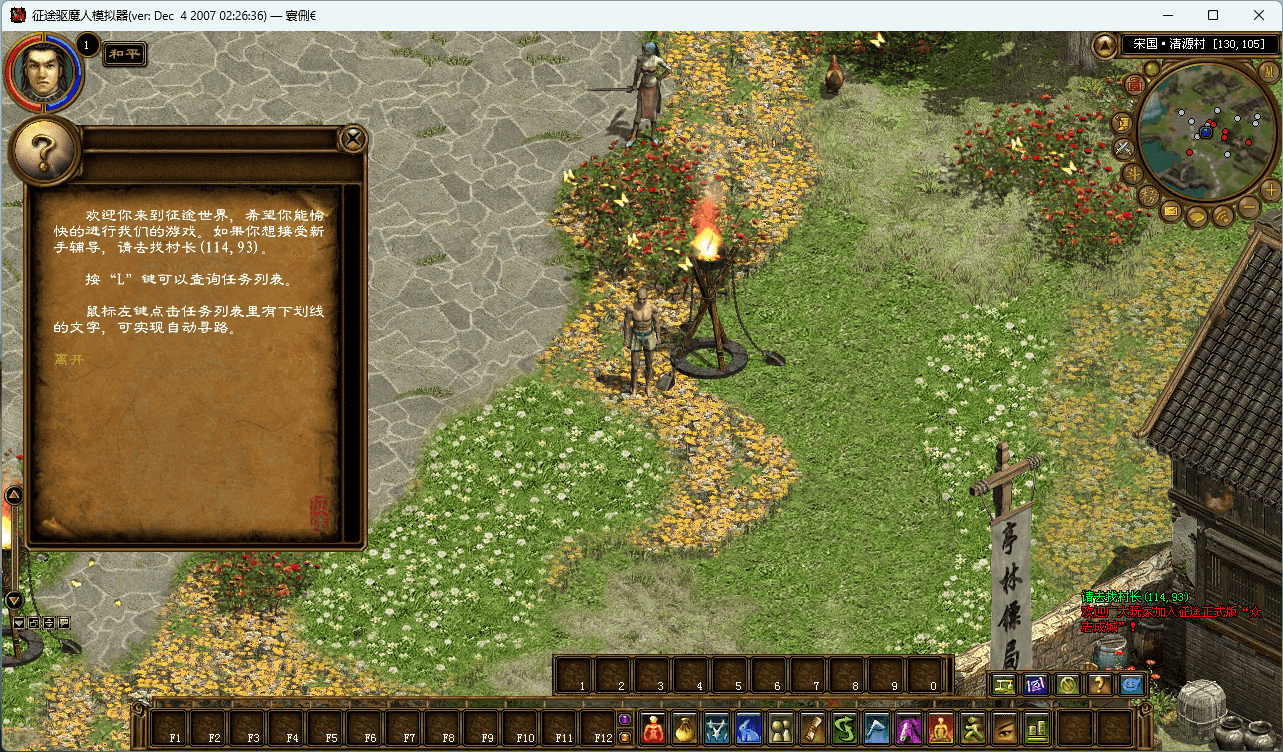Open the red character figure icon
This screenshot has width=1283, height=752.
[652, 729]
